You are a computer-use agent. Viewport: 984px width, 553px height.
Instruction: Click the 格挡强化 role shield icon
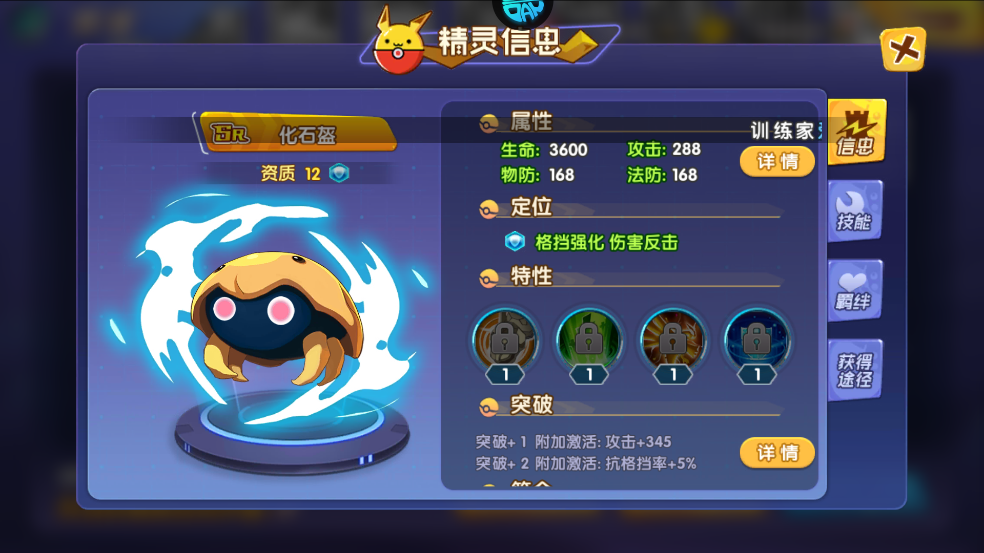[515, 242]
